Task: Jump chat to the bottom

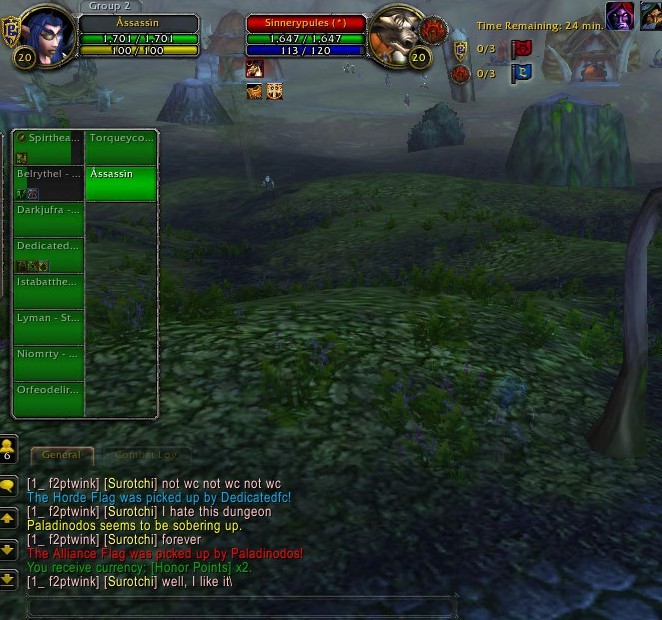Action: 8,578
